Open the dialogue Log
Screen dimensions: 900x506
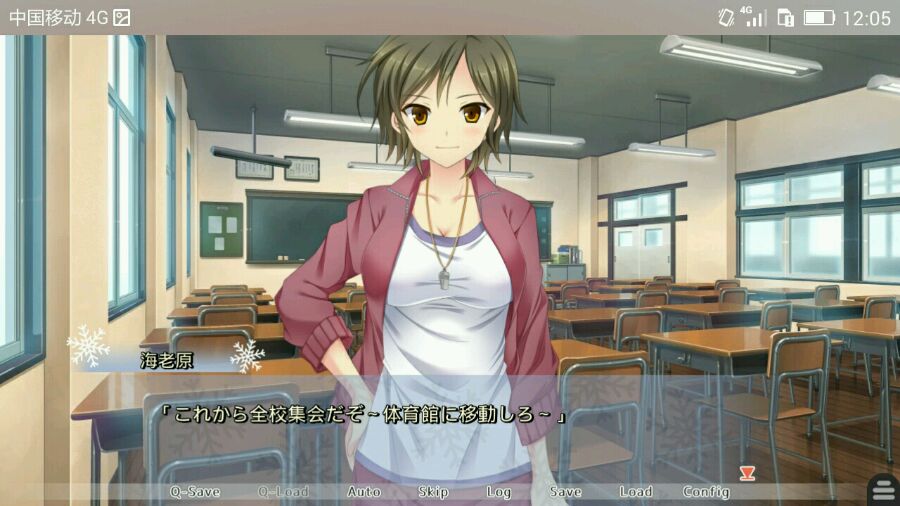pyautogui.click(x=499, y=492)
